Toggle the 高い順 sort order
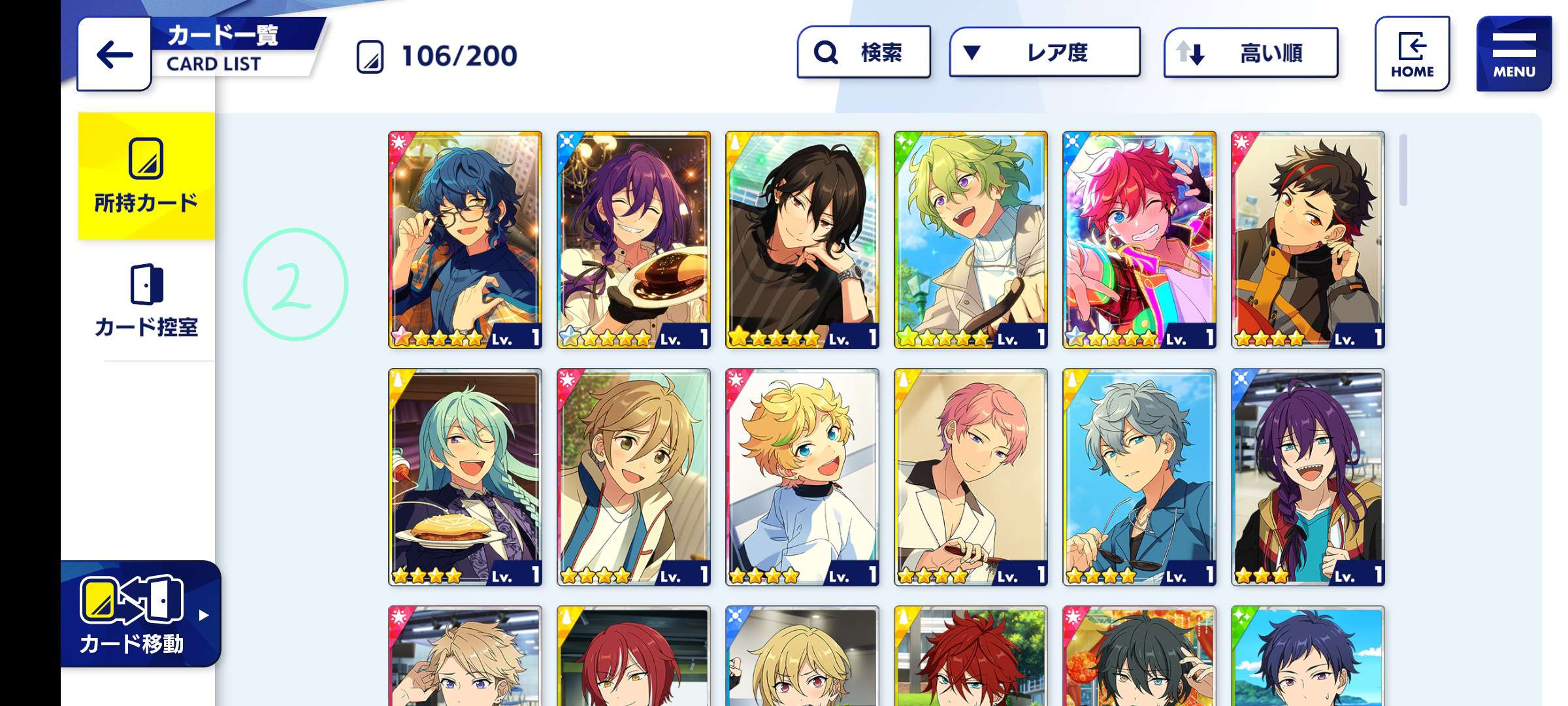 click(x=1250, y=52)
